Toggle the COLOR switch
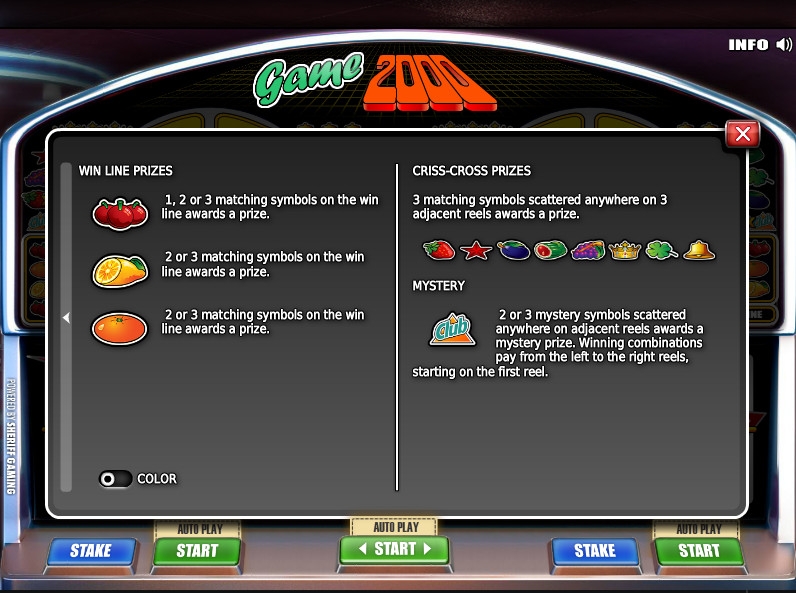 (x=115, y=479)
